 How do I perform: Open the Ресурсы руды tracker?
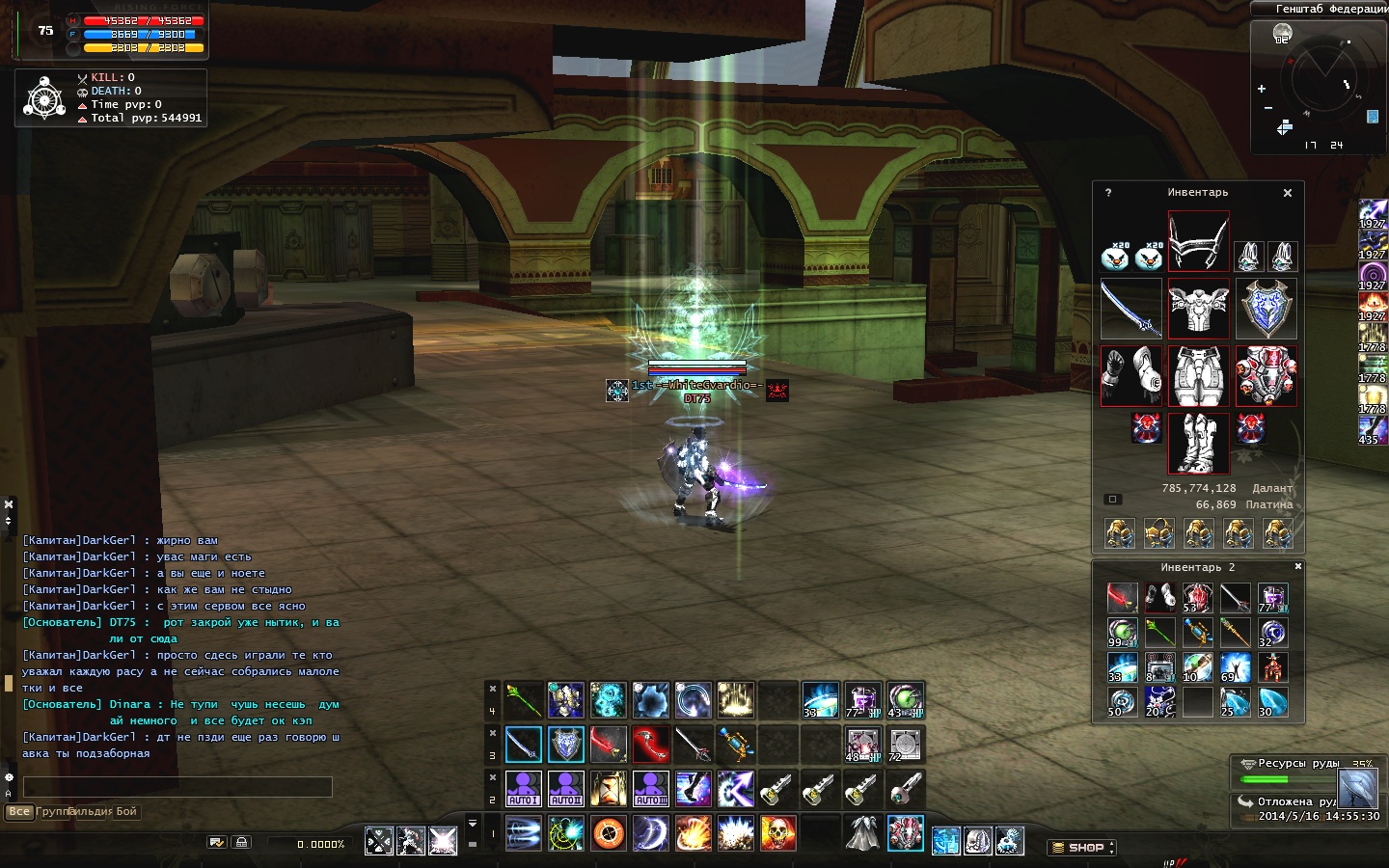[x=1298, y=764]
